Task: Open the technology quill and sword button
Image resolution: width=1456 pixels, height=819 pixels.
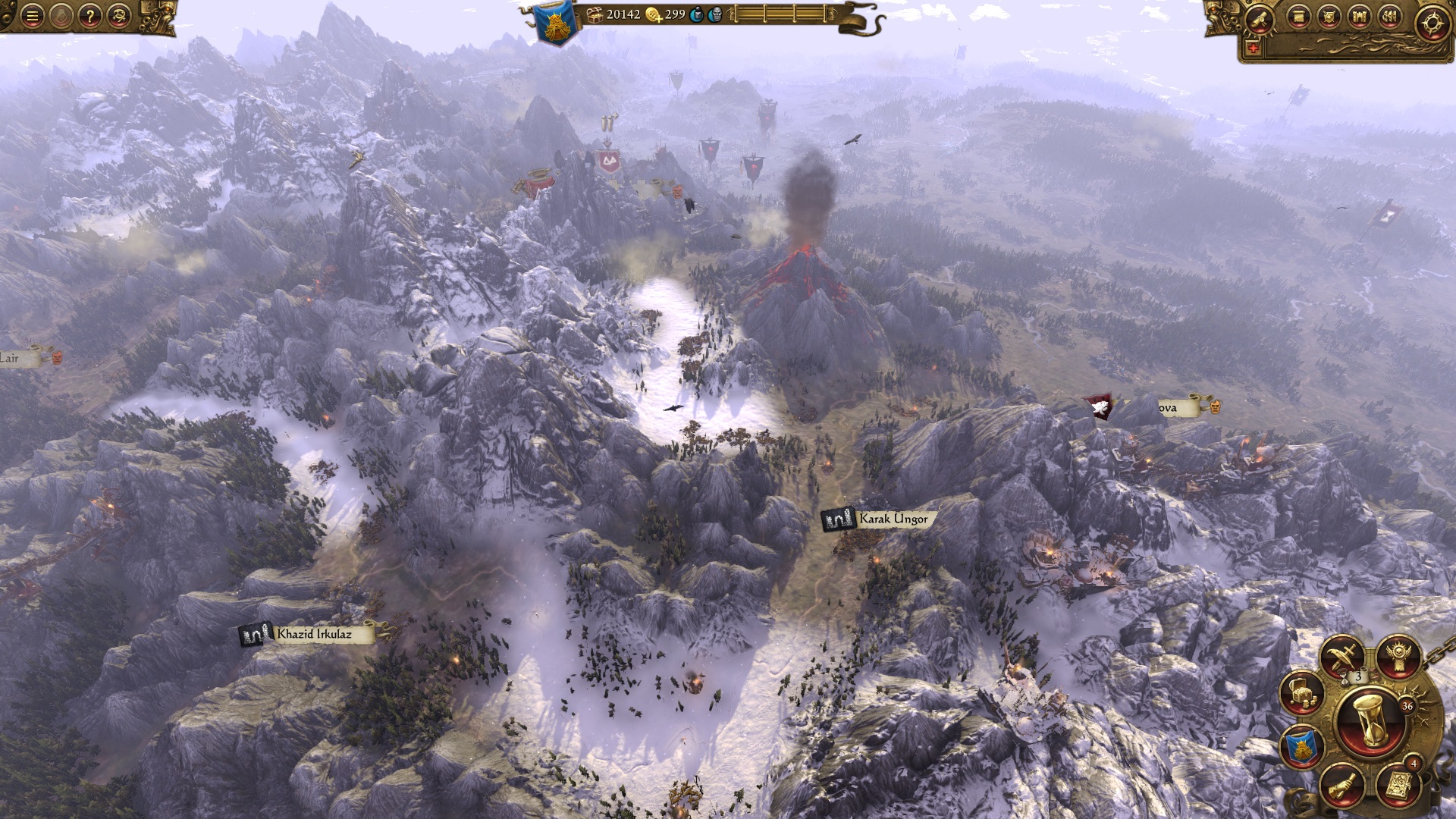Action: point(1342,657)
